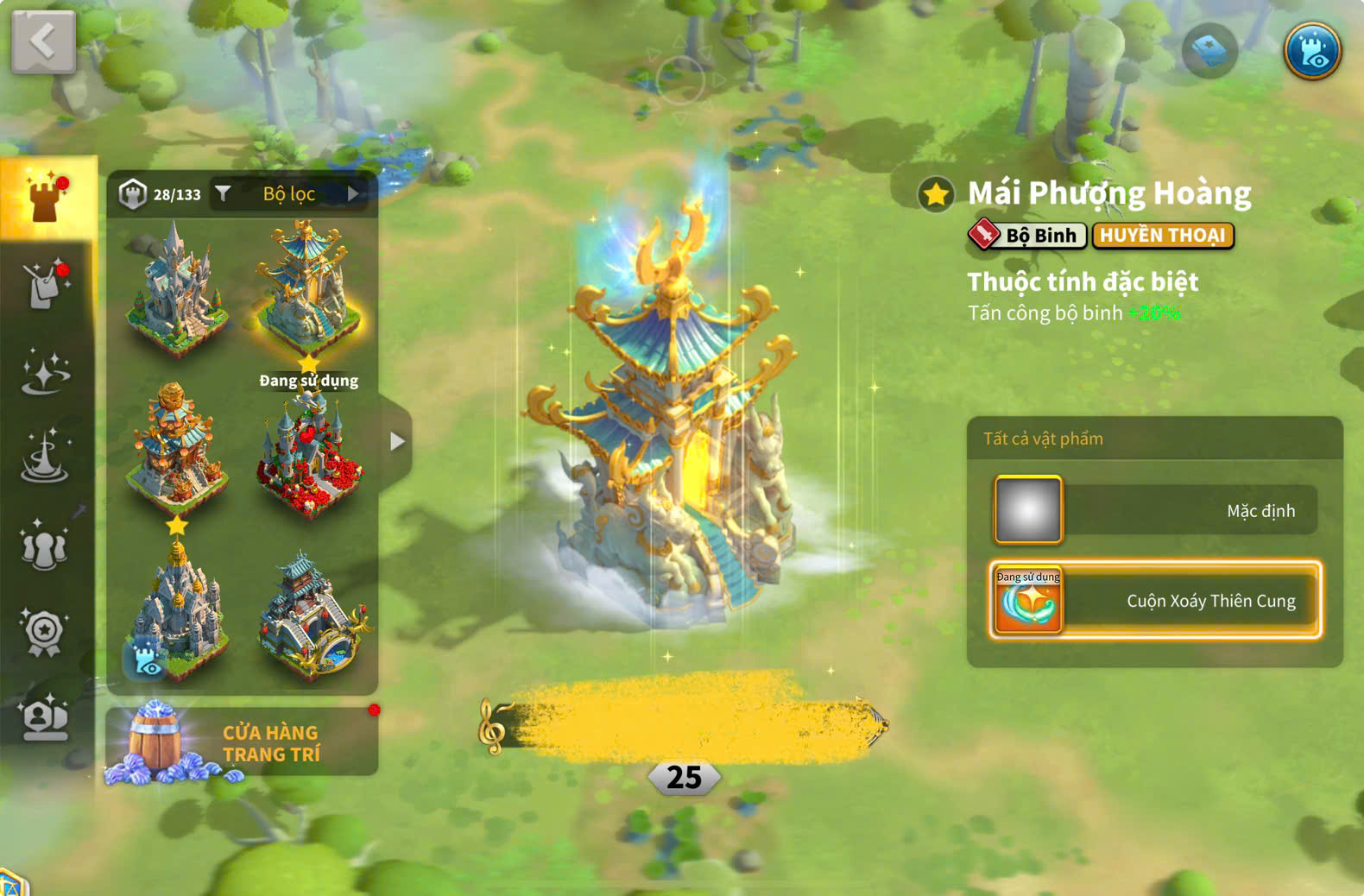Image resolution: width=1364 pixels, height=896 pixels.
Task: Choose the Mặc định effect option
Action: point(1155,510)
